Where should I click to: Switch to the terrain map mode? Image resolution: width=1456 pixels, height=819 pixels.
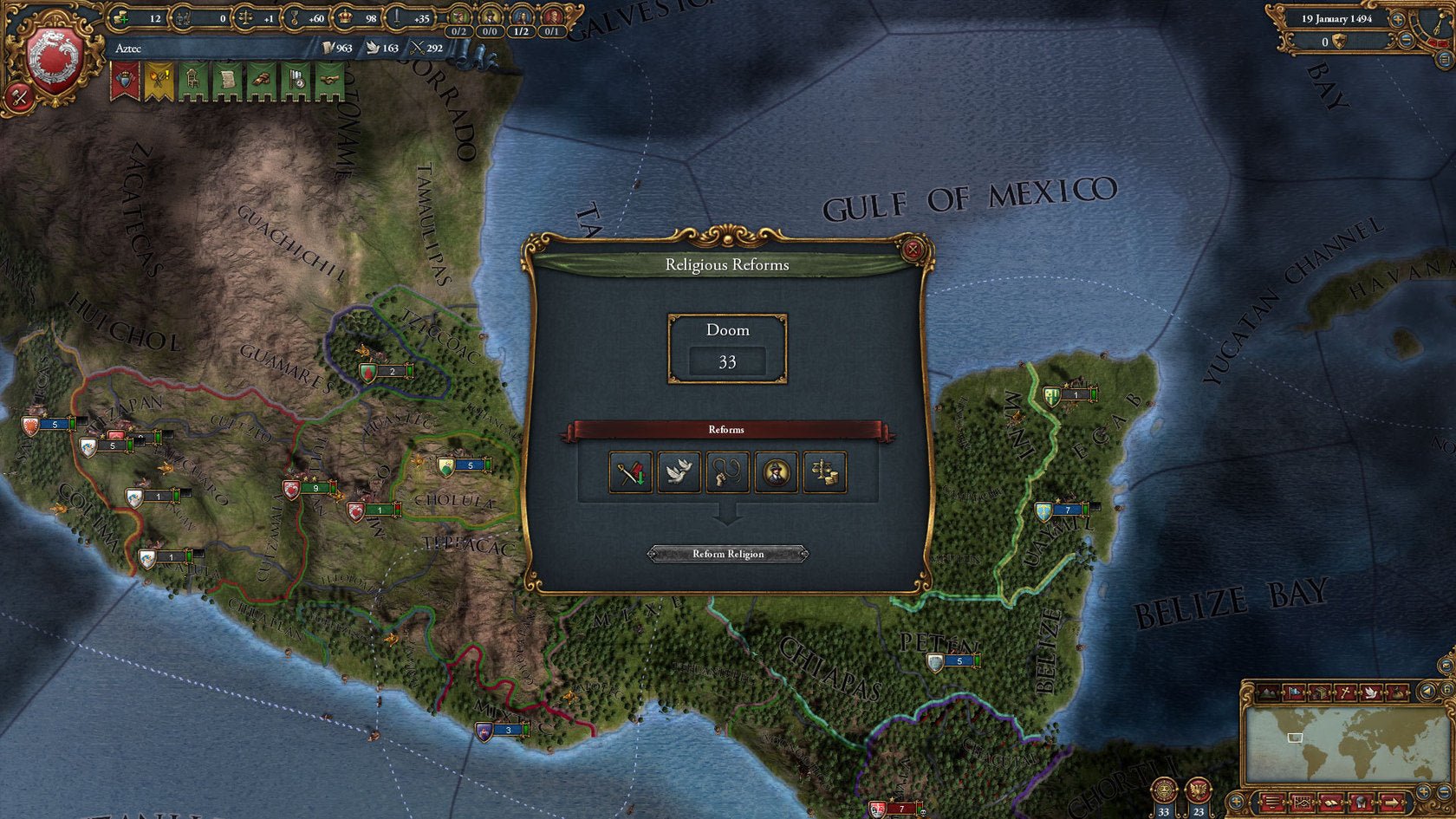[1269, 692]
